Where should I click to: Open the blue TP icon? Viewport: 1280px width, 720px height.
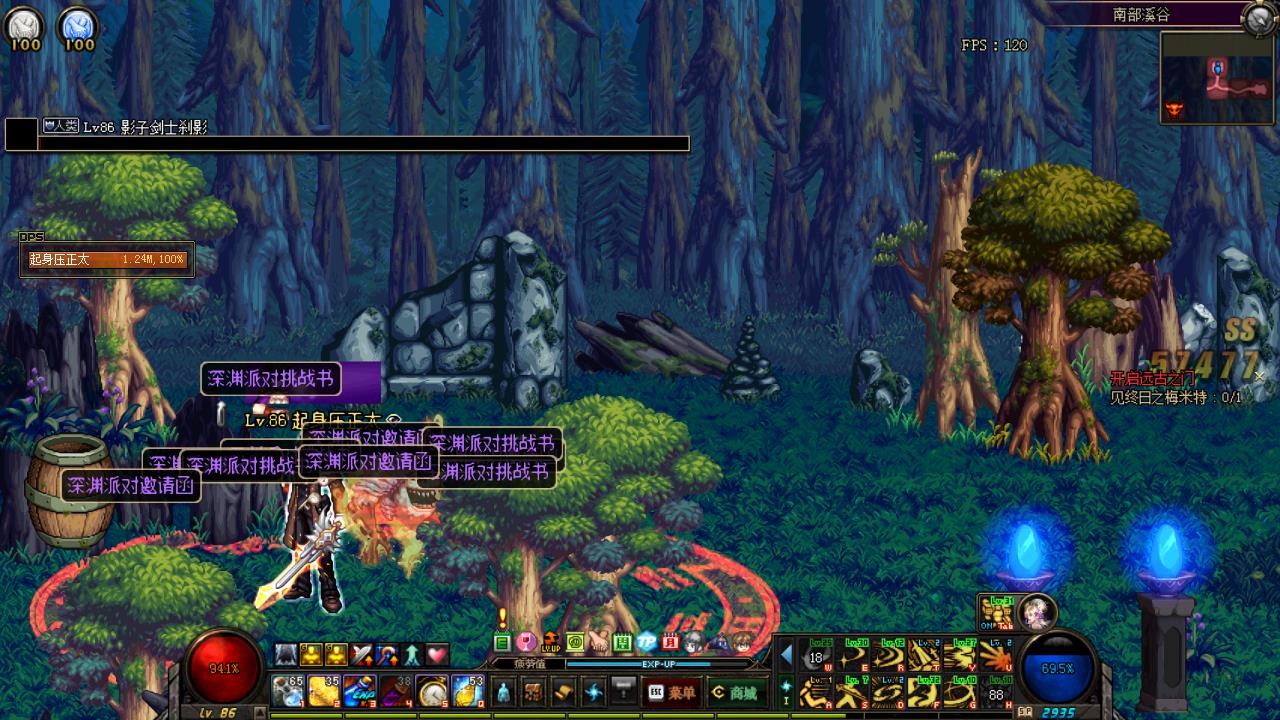tap(647, 642)
